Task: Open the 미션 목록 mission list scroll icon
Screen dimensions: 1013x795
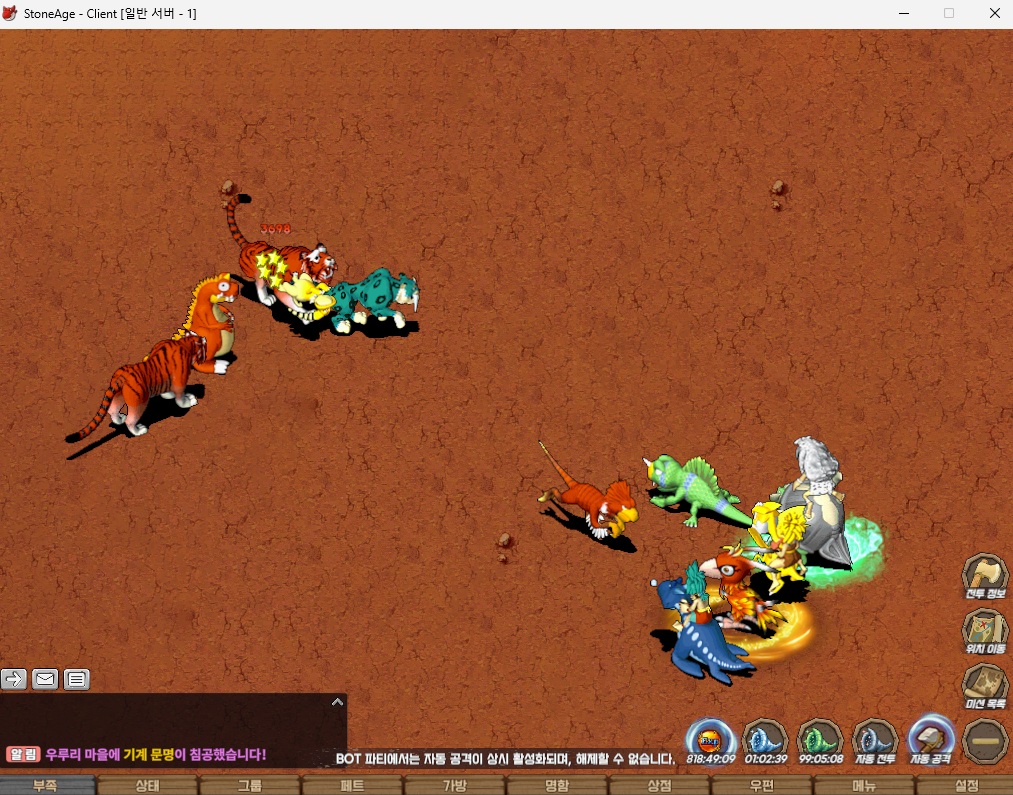Action: pos(984,687)
